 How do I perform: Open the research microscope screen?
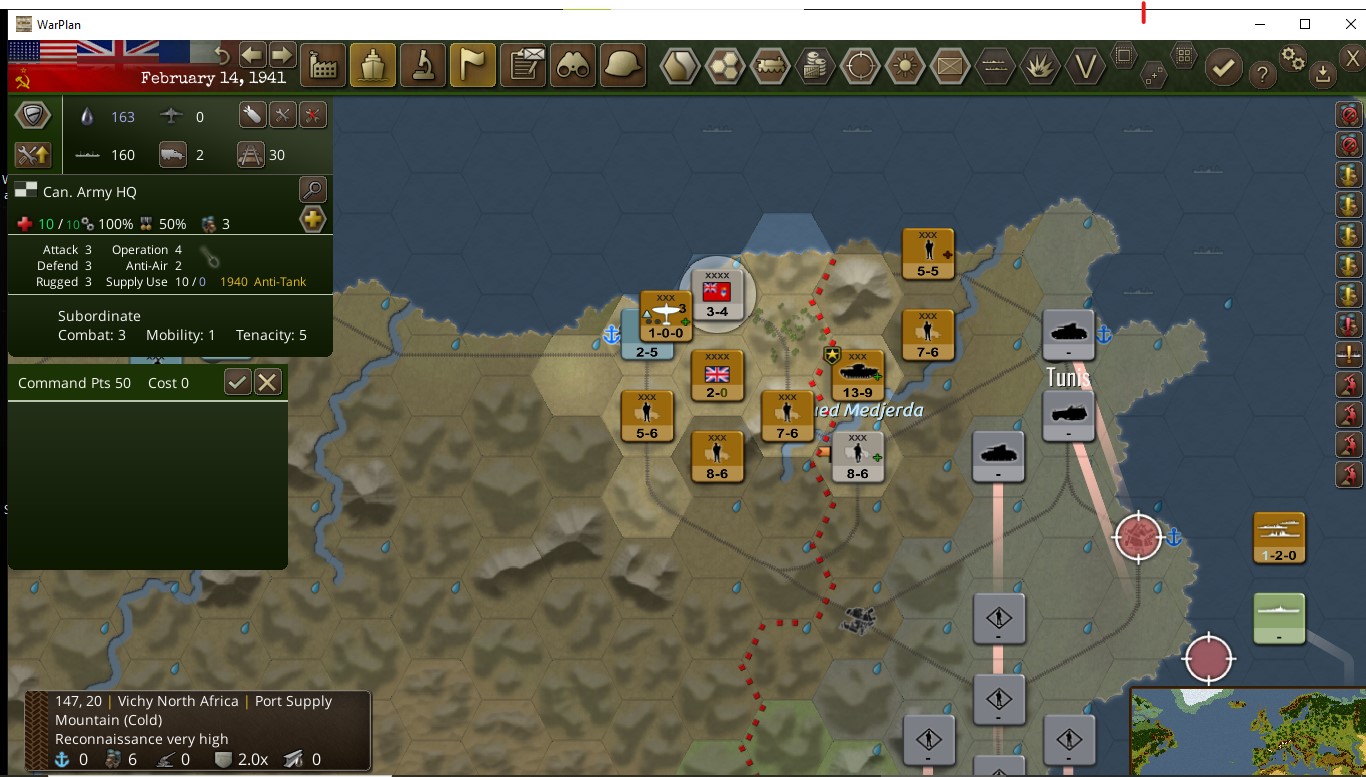point(422,66)
